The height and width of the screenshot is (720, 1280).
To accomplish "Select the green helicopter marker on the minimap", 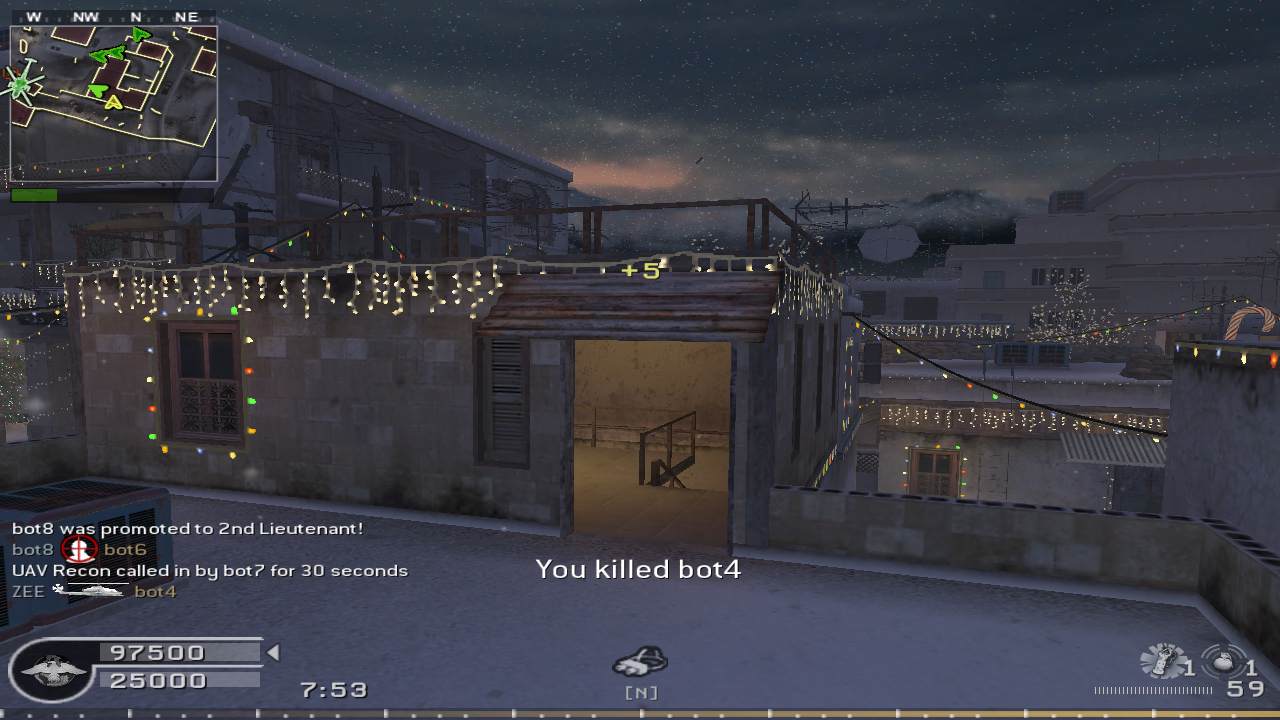I will pyautogui.click(x=21, y=84).
